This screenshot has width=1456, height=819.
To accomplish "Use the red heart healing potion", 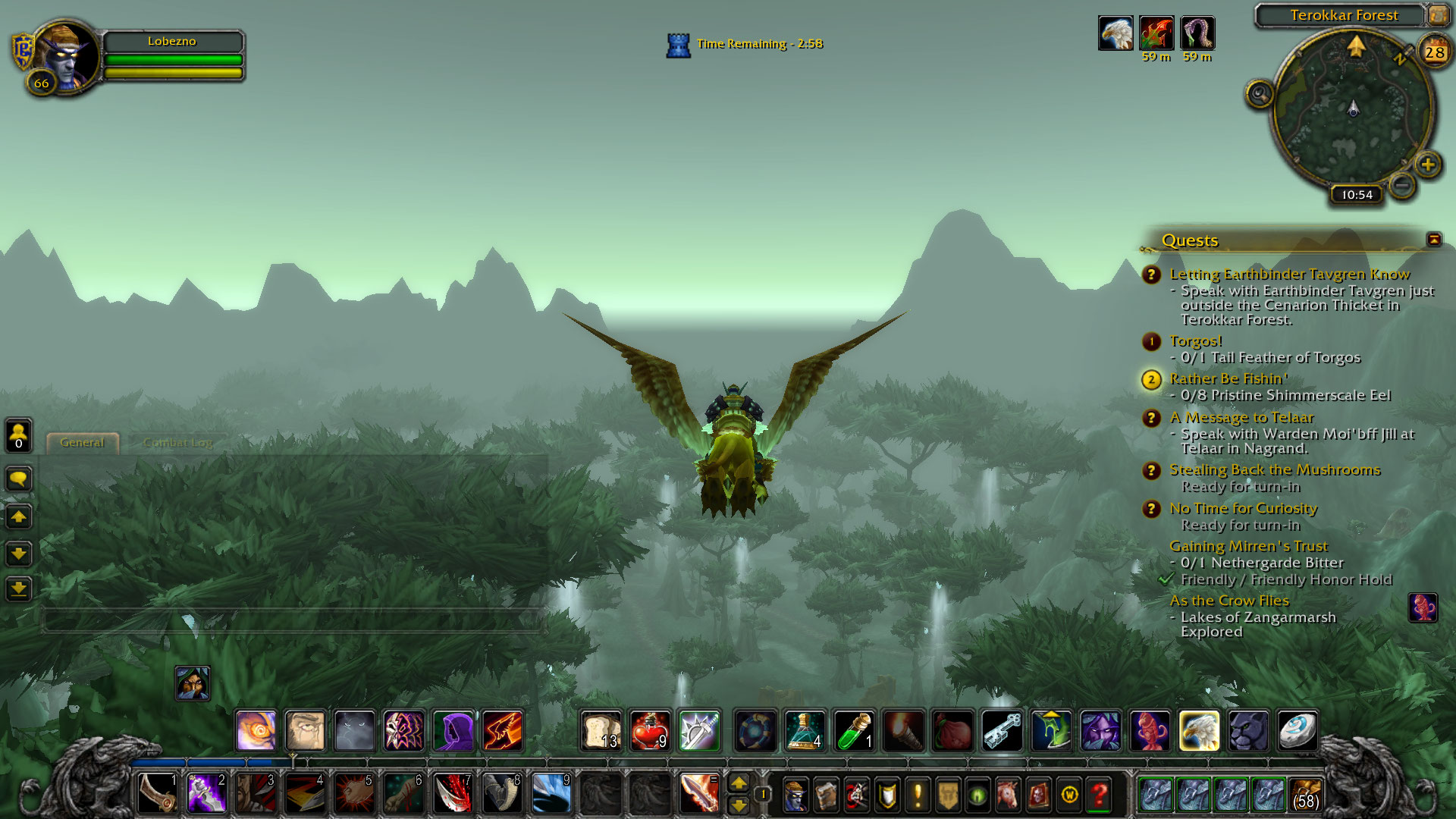I will point(650,731).
